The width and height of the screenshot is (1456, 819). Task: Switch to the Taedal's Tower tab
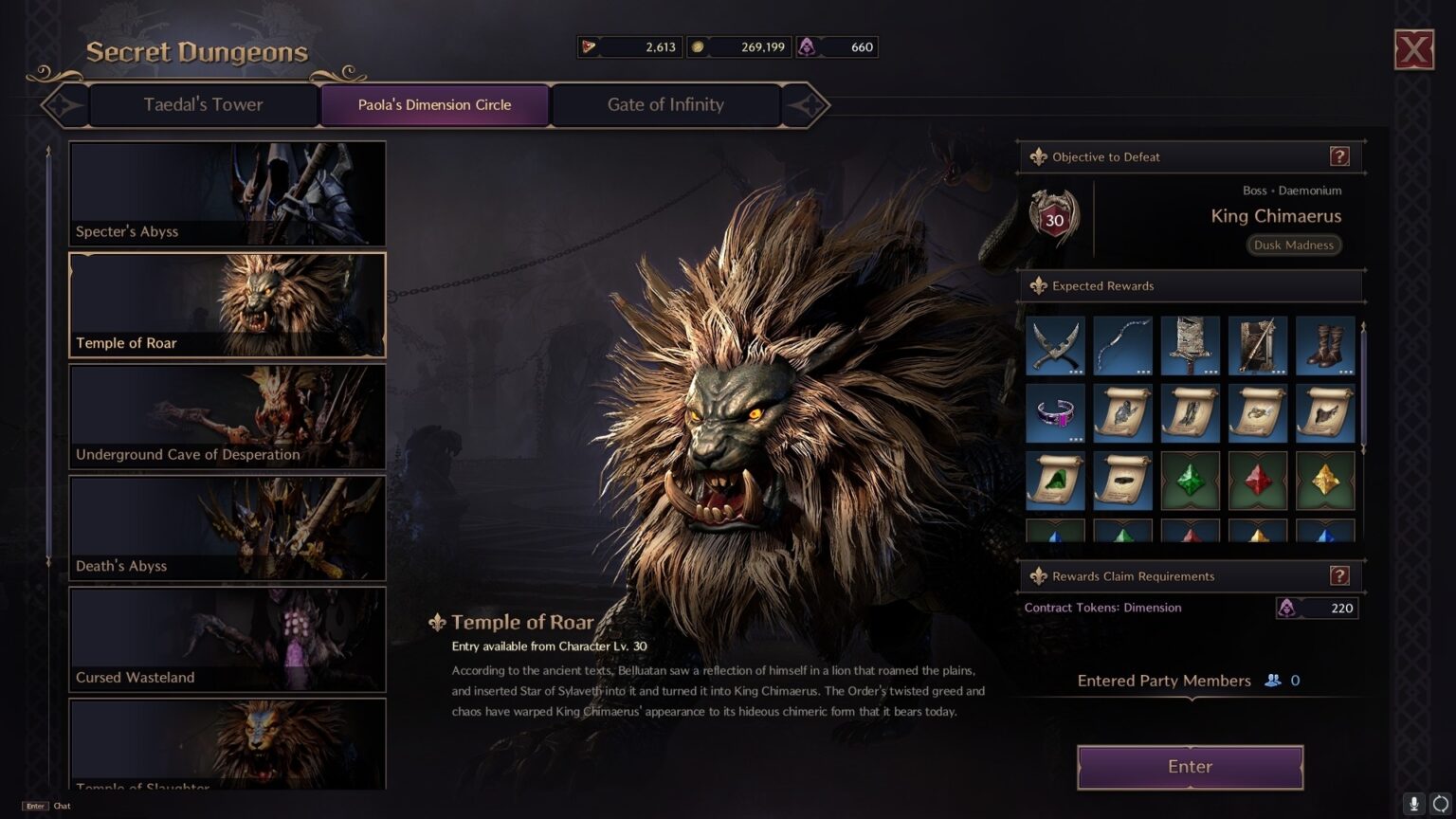coord(203,104)
